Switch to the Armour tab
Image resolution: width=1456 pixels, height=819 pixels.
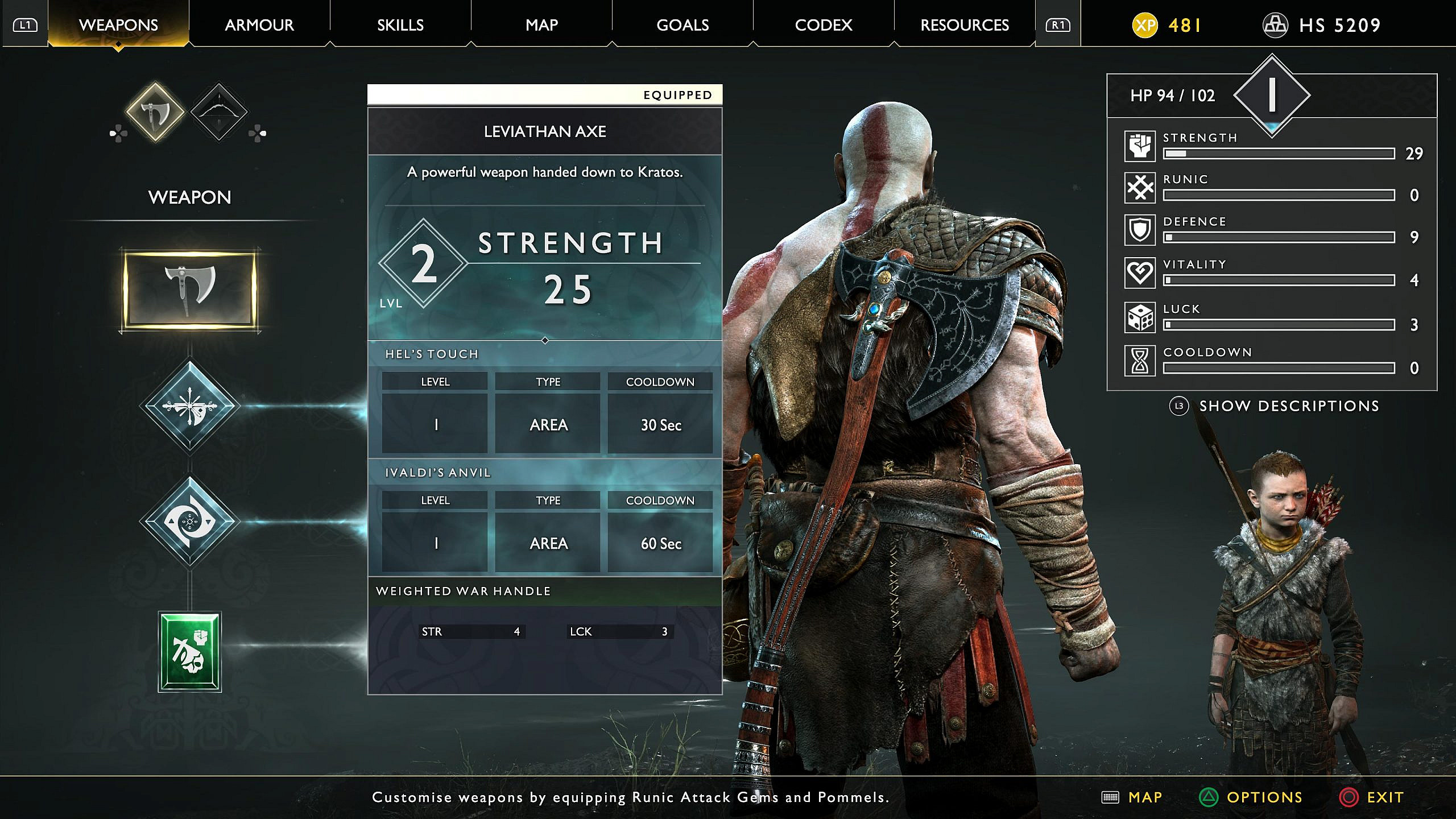(259, 25)
